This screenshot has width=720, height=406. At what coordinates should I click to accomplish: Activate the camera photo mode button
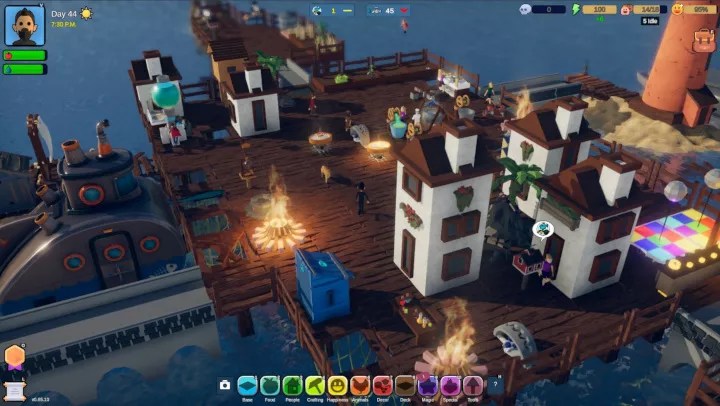[x=225, y=385]
